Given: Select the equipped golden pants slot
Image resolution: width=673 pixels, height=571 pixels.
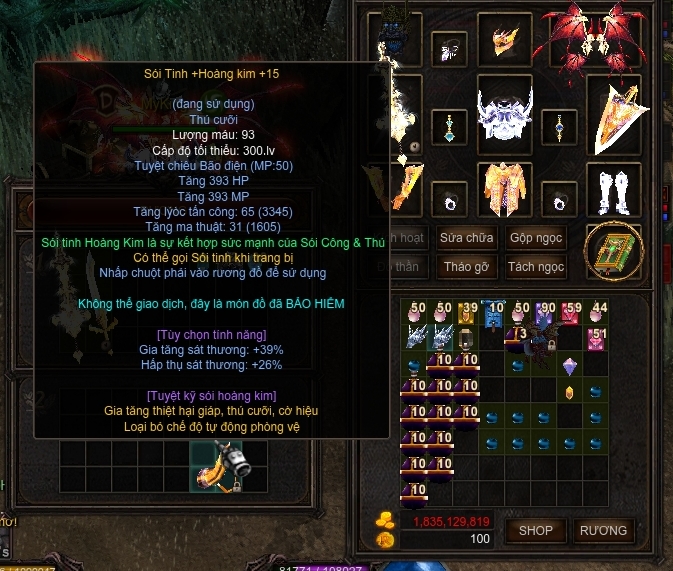Looking at the screenshot, I should (502, 190).
